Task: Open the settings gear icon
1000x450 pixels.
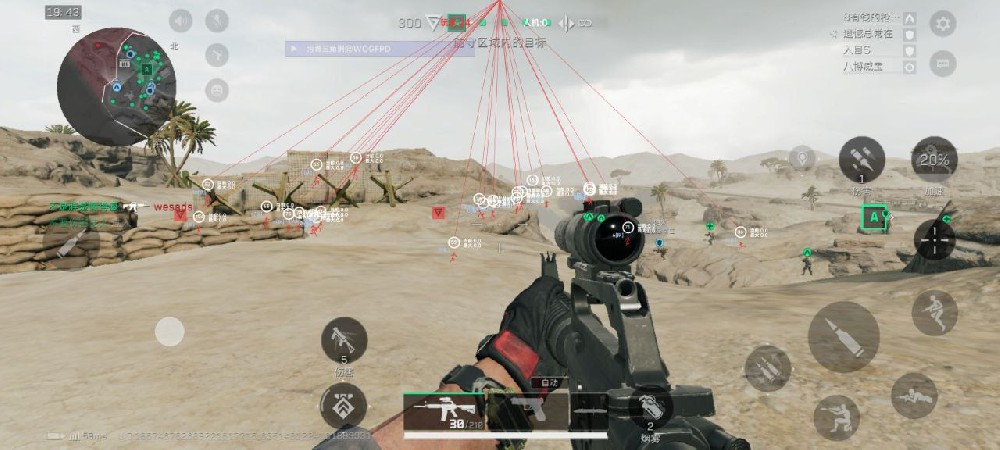Action: [x=942, y=23]
